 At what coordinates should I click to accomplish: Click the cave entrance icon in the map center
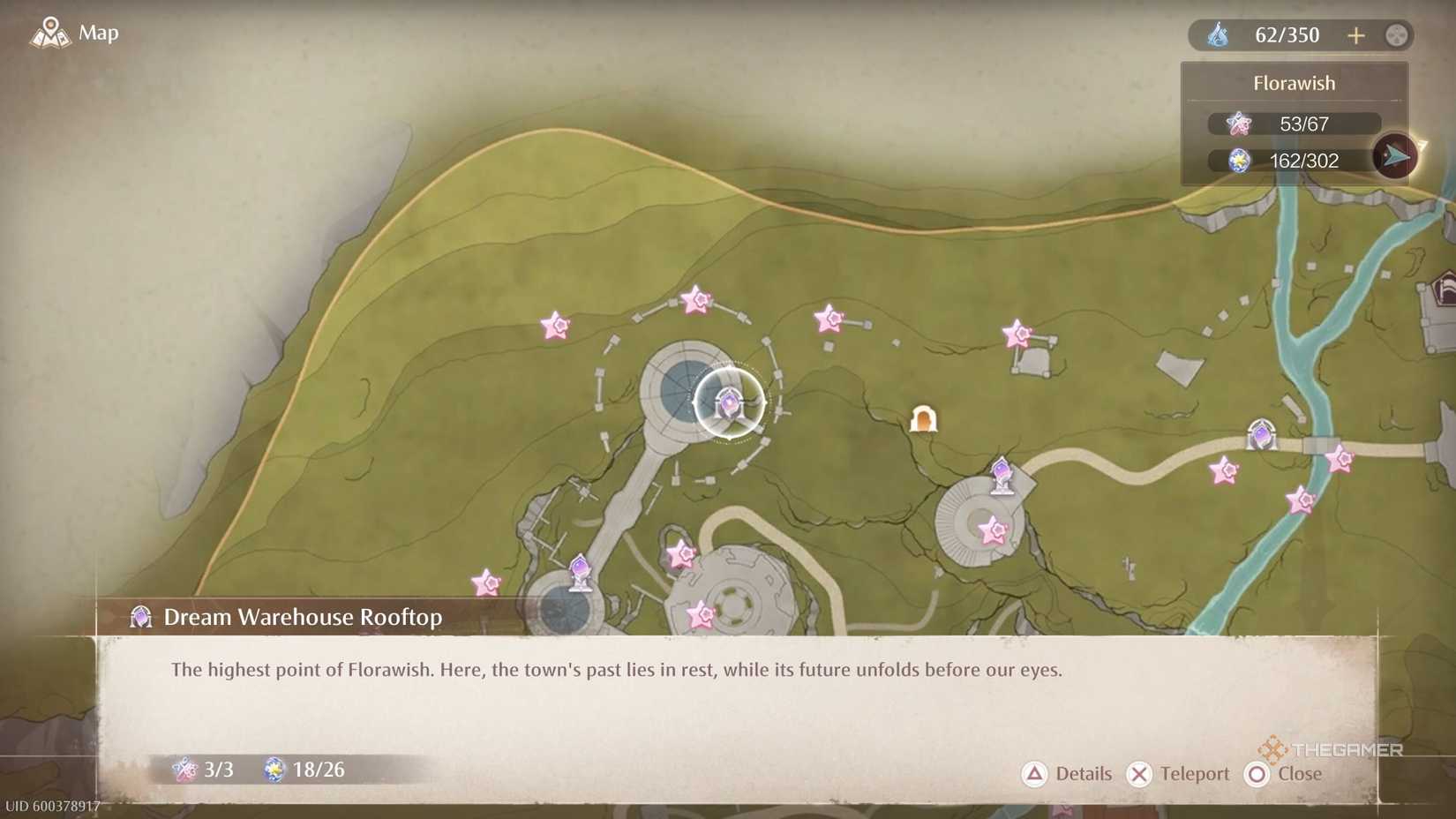(x=924, y=419)
